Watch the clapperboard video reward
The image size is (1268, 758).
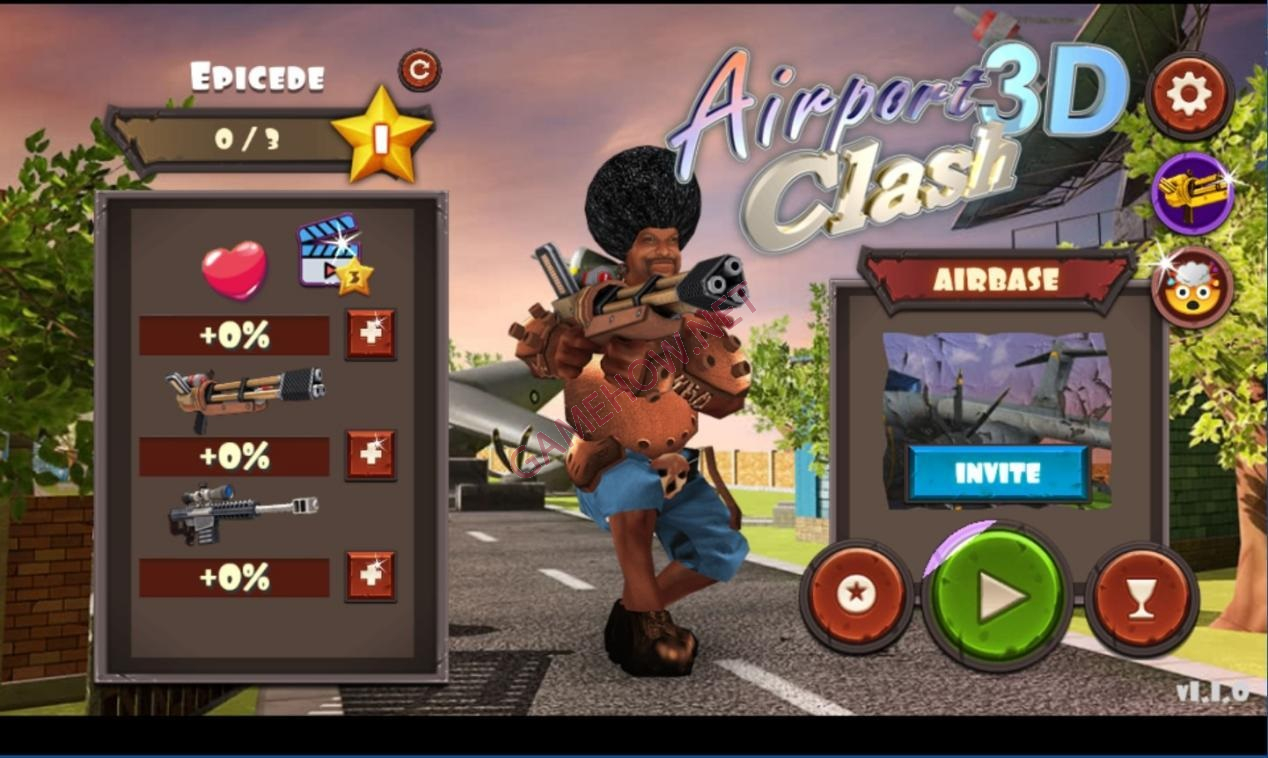pyautogui.click(x=331, y=252)
